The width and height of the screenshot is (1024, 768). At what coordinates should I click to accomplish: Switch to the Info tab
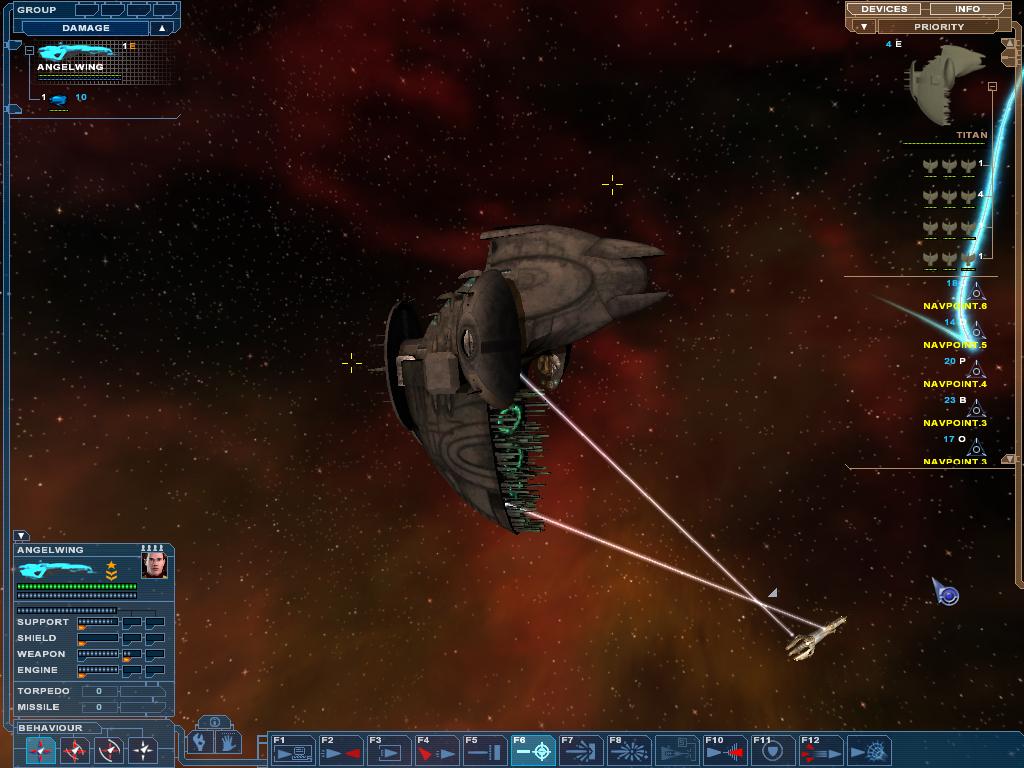click(x=967, y=9)
